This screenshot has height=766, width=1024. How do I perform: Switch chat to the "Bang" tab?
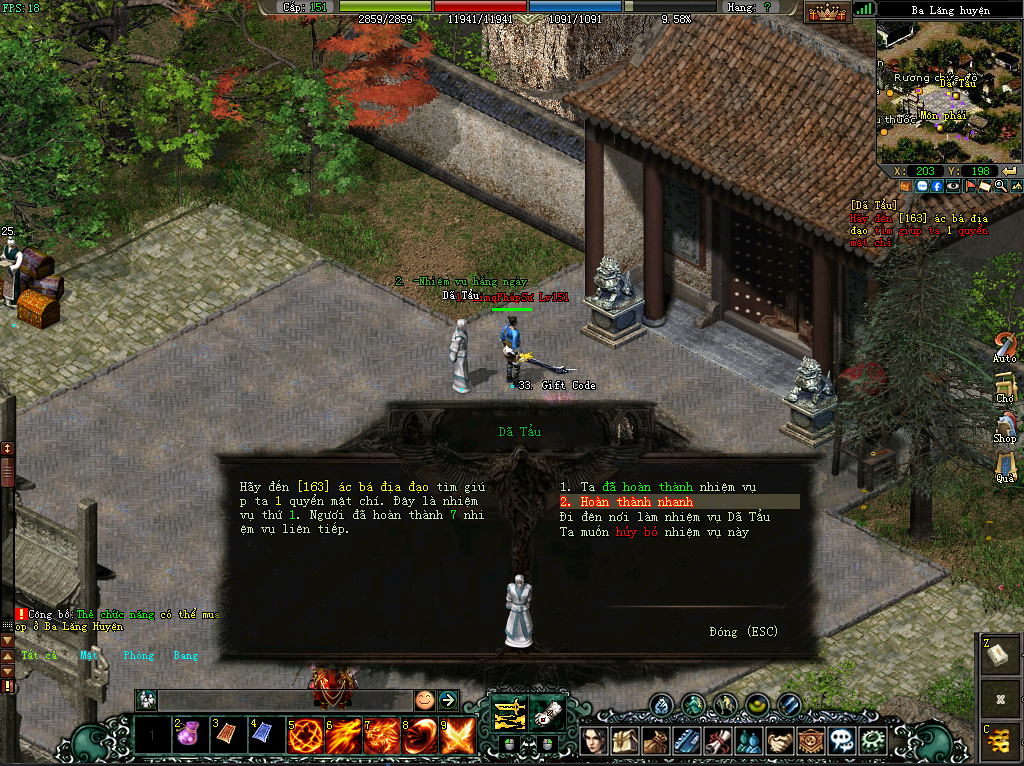click(x=186, y=656)
